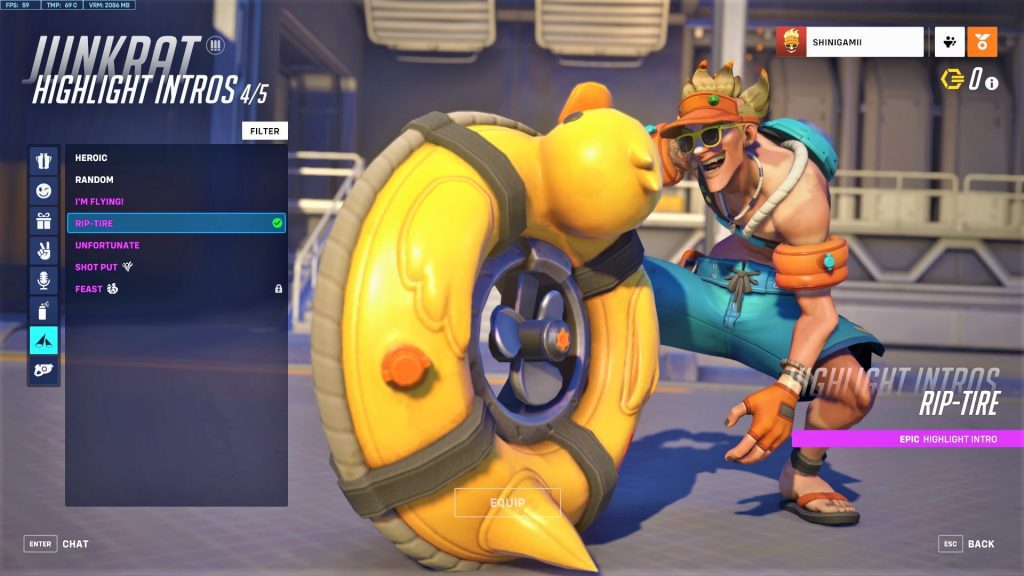The height and width of the screenshot is (576, 1024).
Task: Open the Filter options
Action: click(265, 131)
